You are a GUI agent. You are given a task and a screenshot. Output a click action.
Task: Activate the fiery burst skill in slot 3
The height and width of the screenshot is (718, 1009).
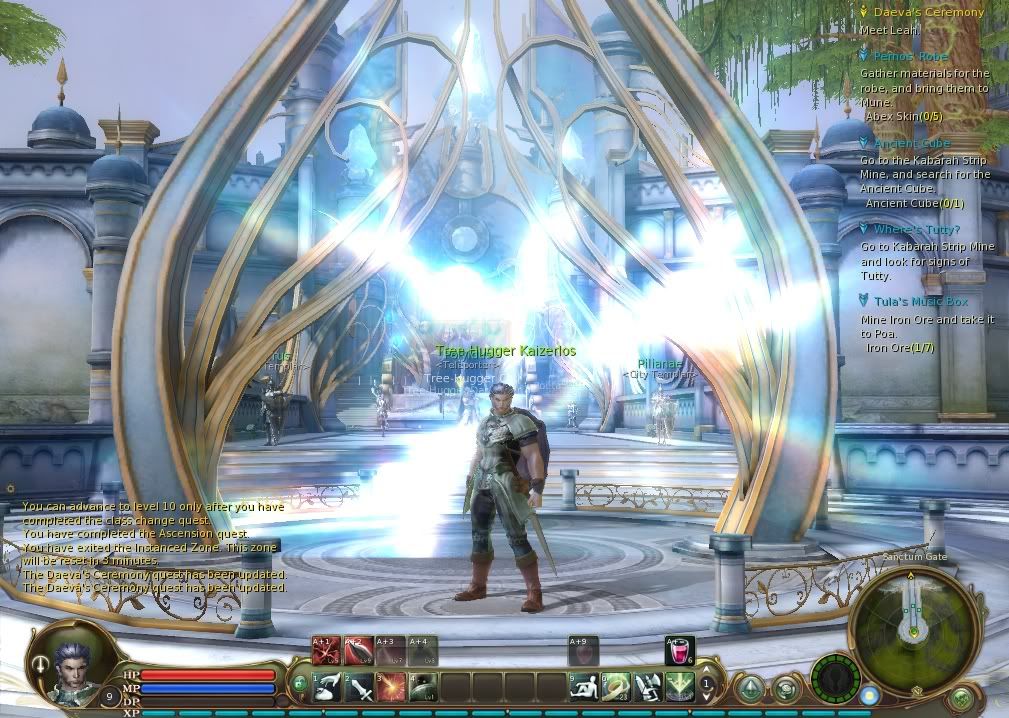(391, 687)
